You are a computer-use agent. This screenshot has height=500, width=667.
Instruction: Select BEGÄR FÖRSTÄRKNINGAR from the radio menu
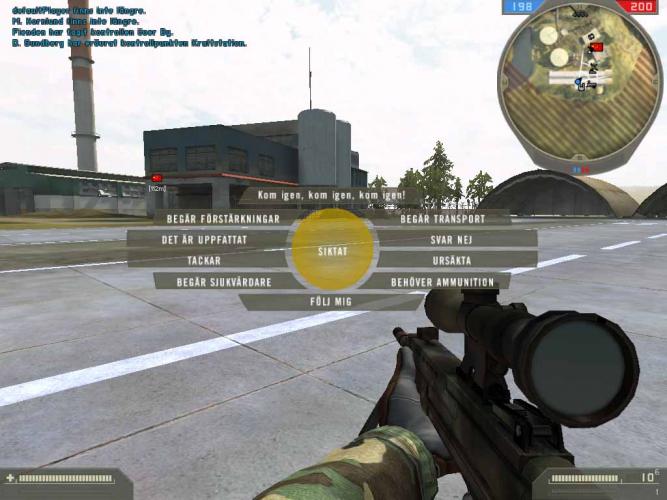click(224, 218)
